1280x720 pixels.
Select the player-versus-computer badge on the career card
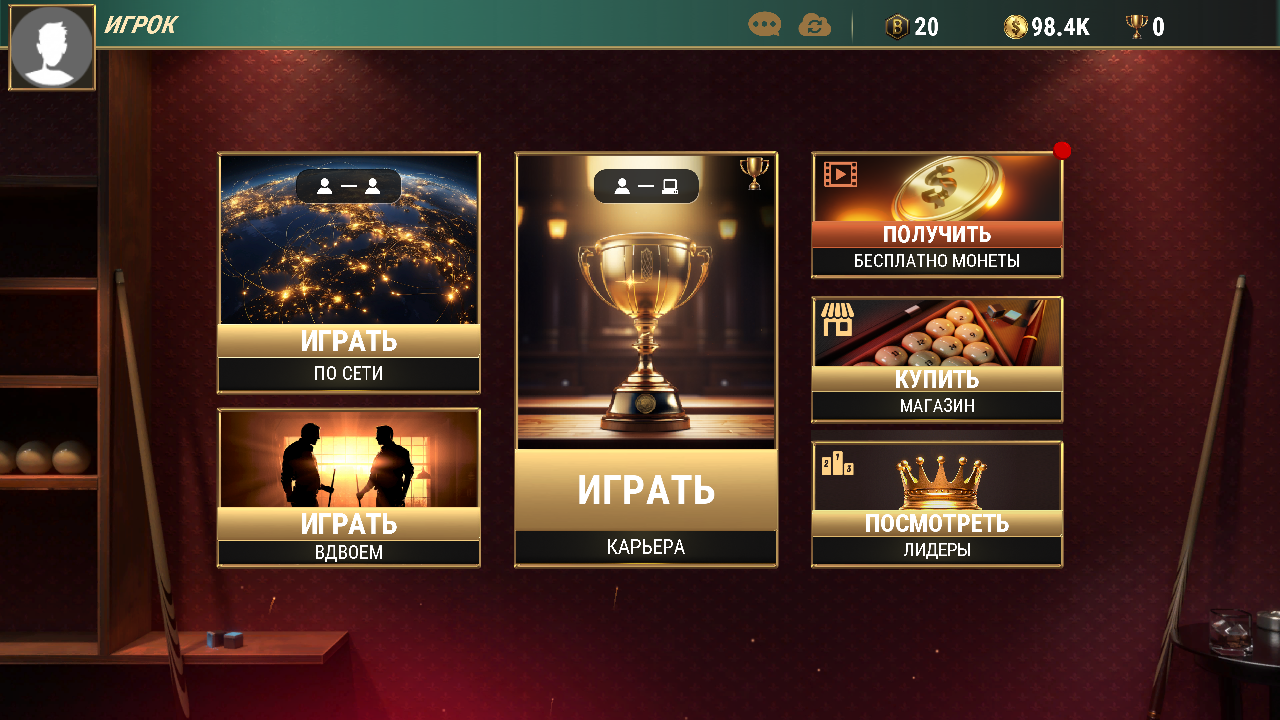tap(645, 186)
